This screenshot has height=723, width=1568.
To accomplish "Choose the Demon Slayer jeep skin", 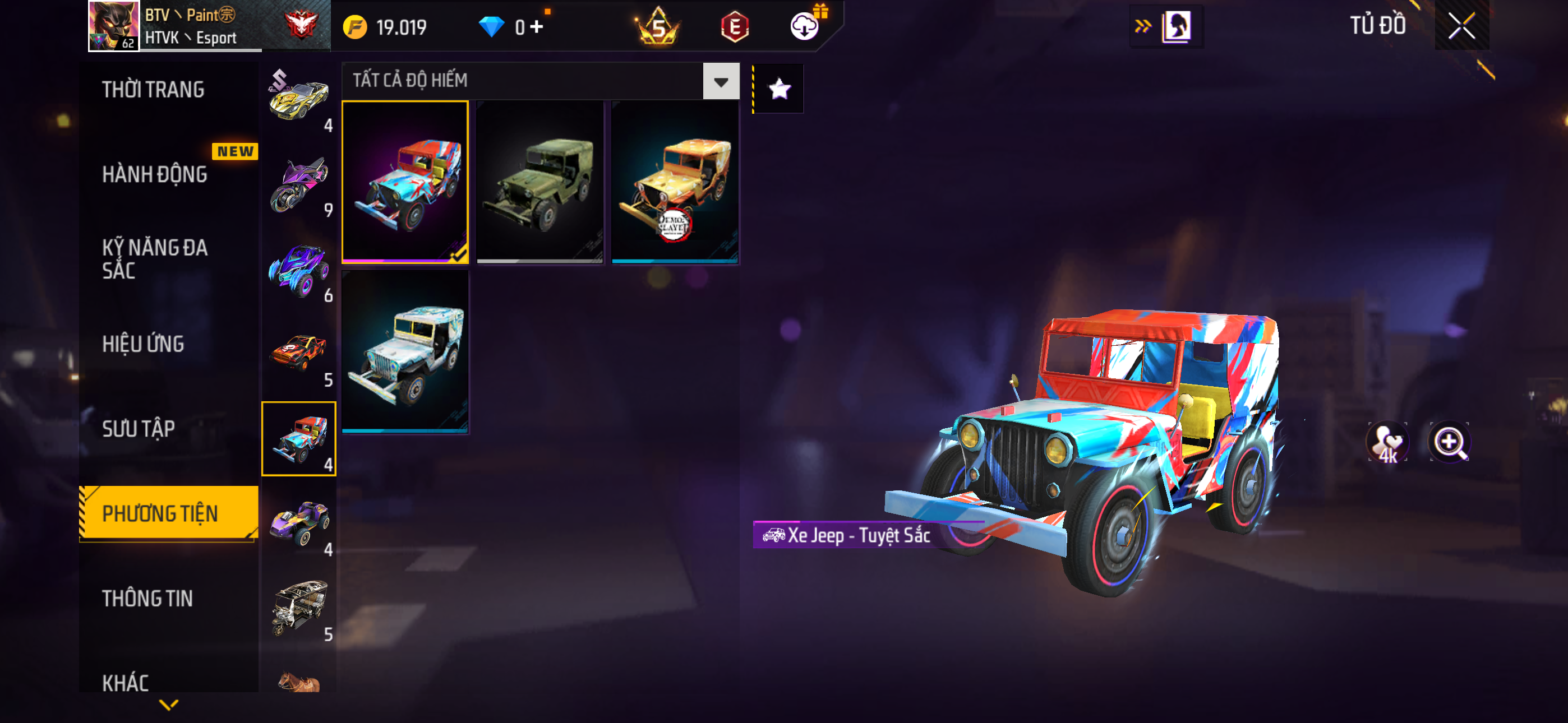I will [x=675, y=182].
